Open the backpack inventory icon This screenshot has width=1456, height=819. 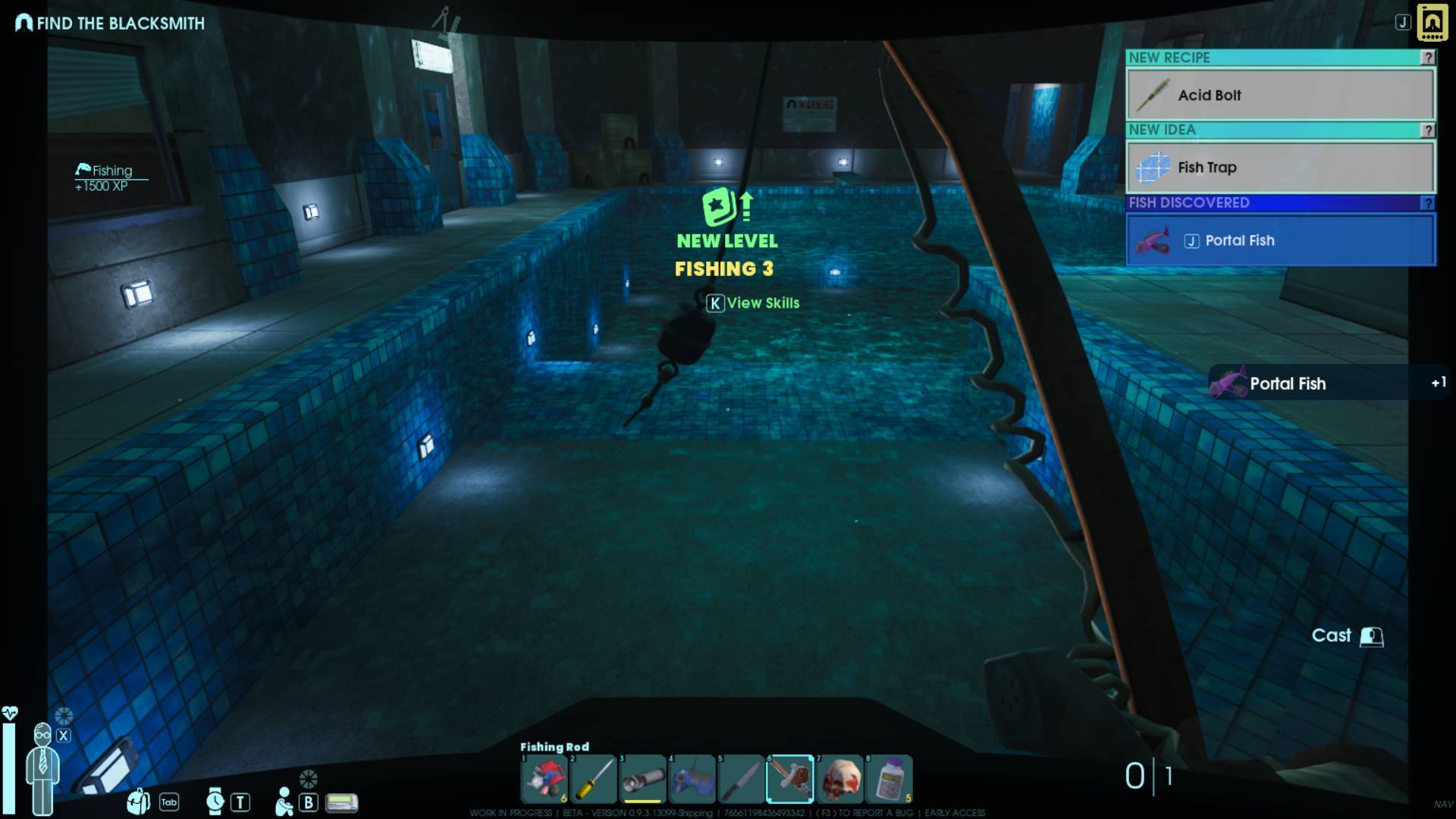139,801
